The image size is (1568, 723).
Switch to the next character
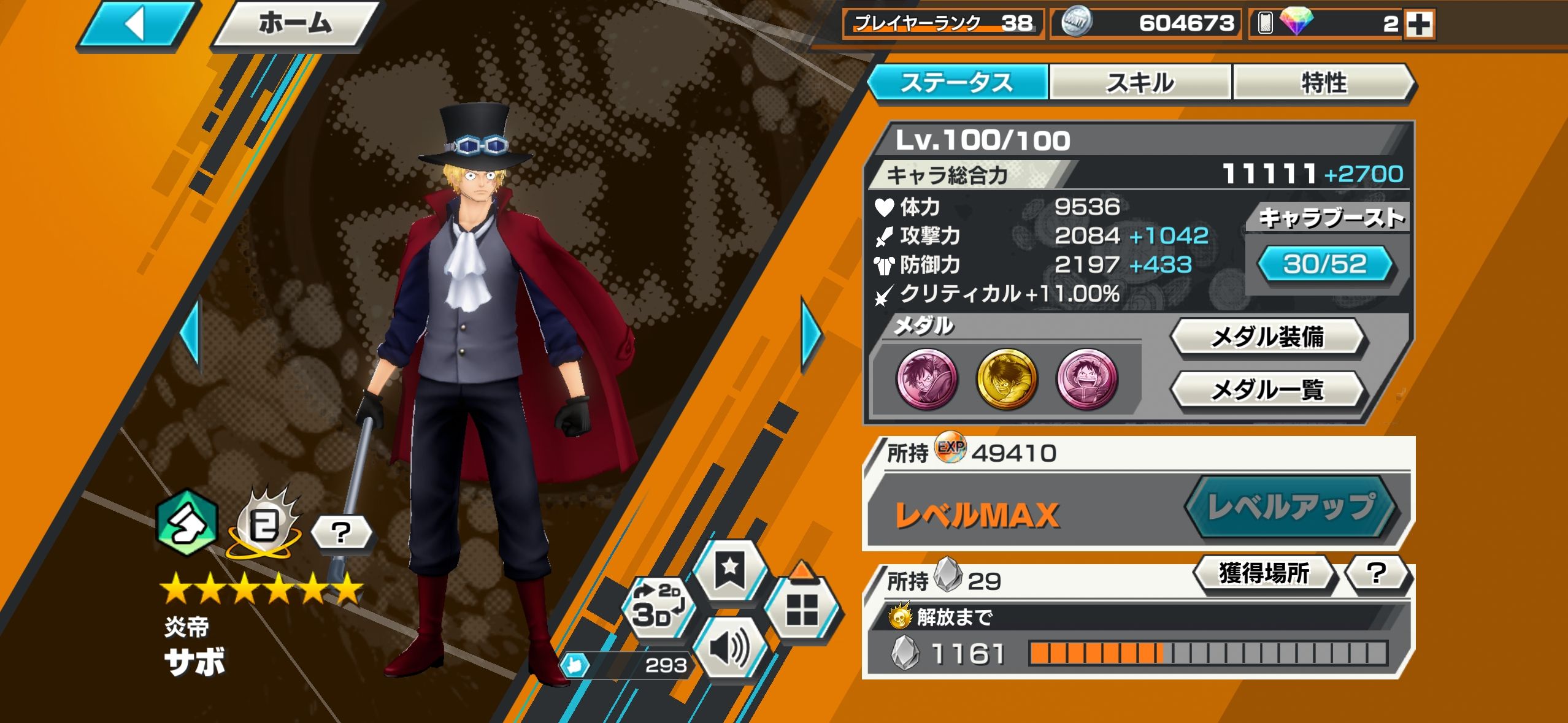[x=812, y=335]
